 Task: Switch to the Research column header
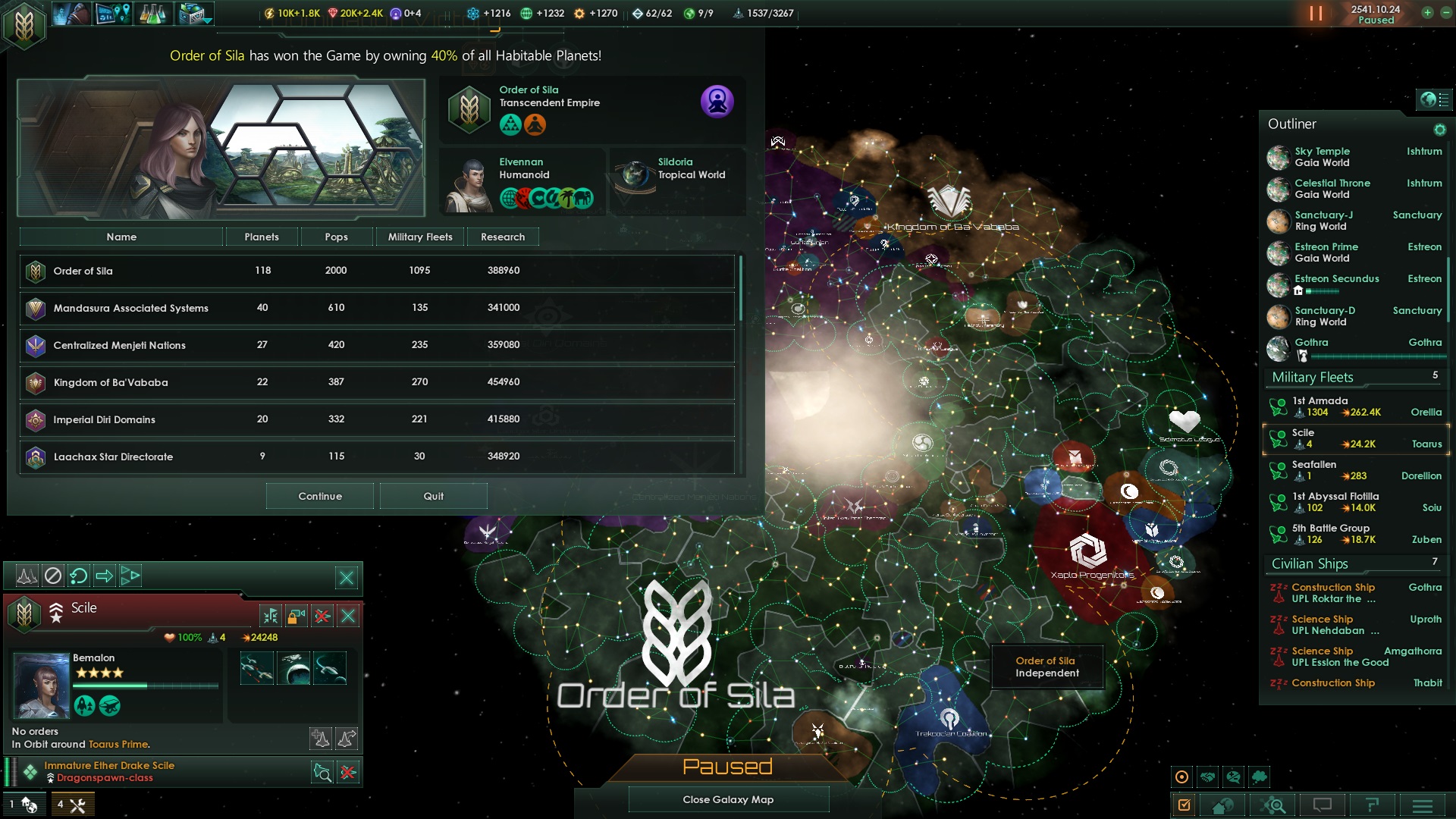502,237
